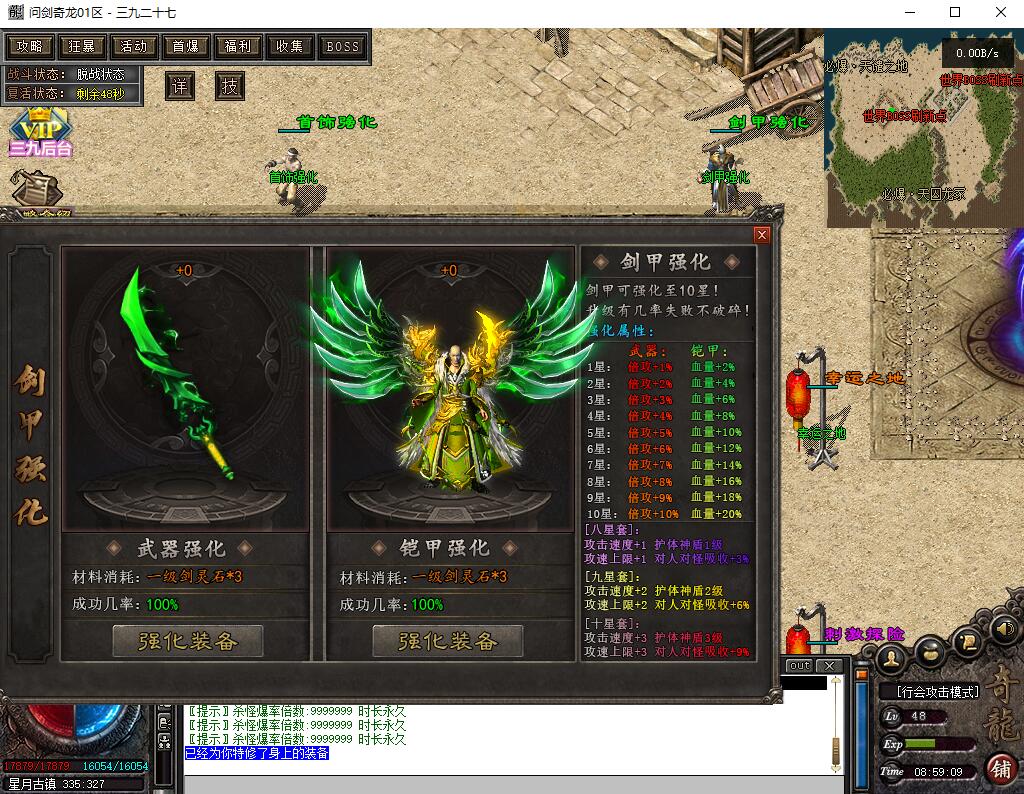Open the BOSS menu
The height and width of the screenshot is (794, 1024).
pos(342,47)
